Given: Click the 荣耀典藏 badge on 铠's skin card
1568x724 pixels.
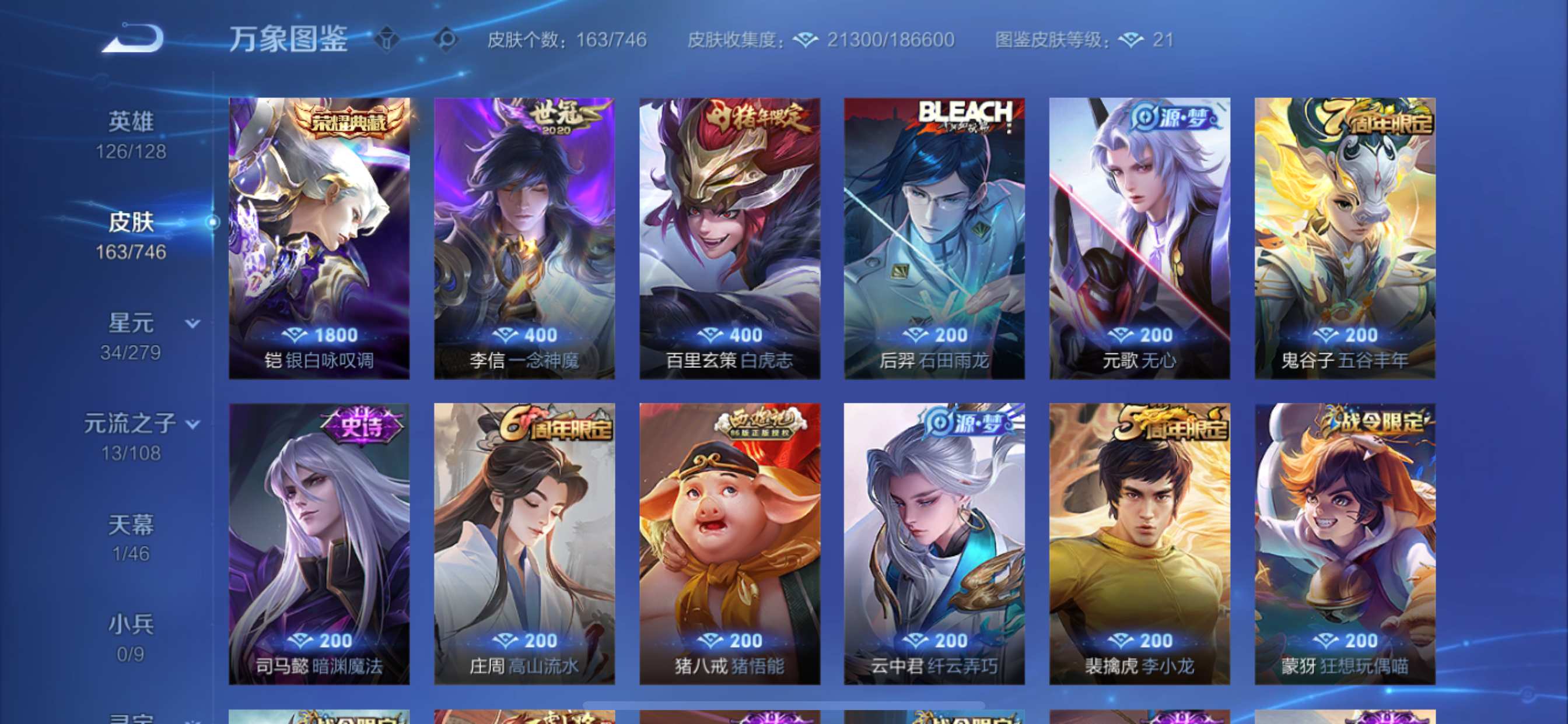Looking at the screenshot, I should [x=348, y=121].
